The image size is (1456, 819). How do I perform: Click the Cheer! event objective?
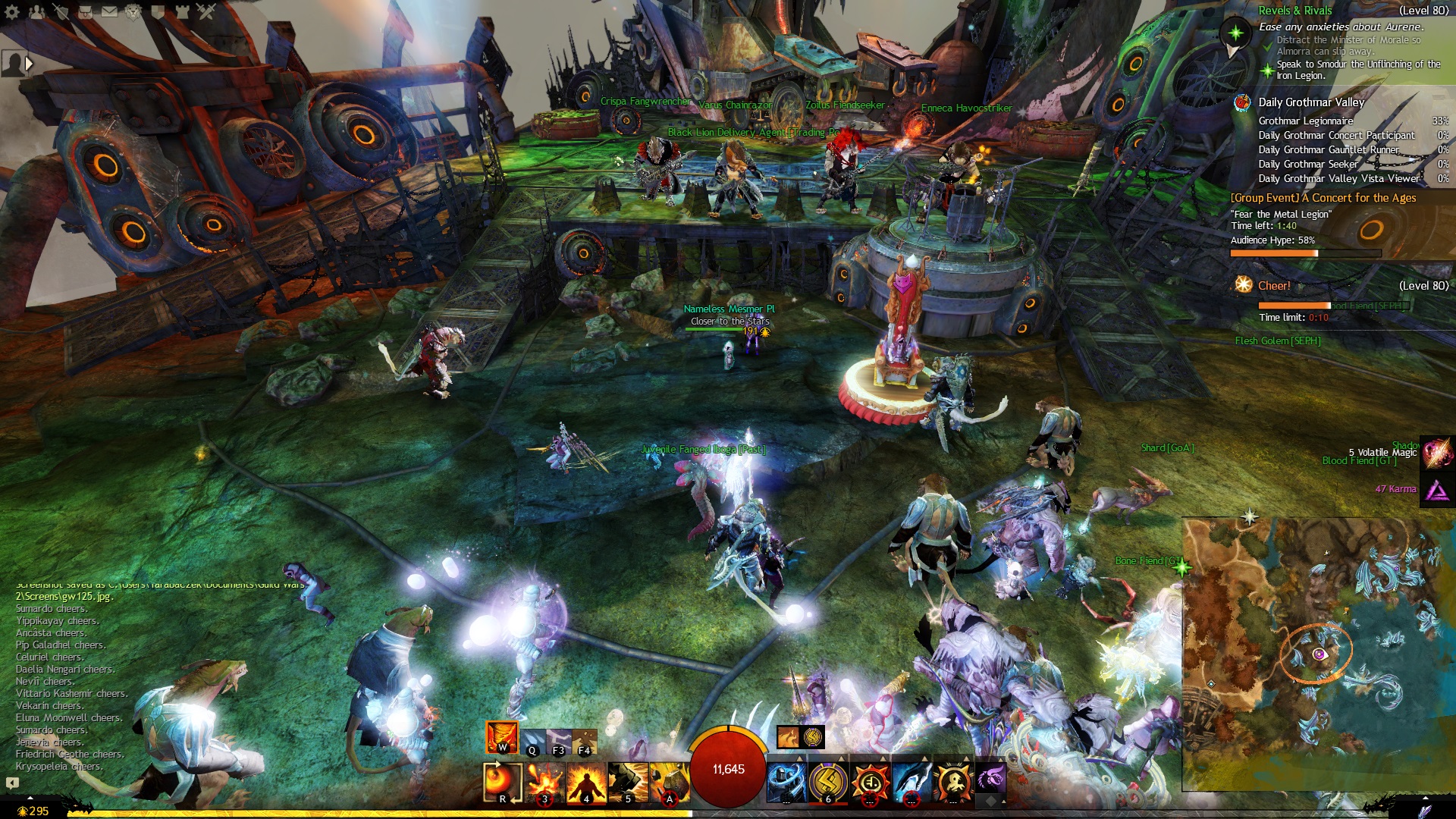(x=1273, y=286)
